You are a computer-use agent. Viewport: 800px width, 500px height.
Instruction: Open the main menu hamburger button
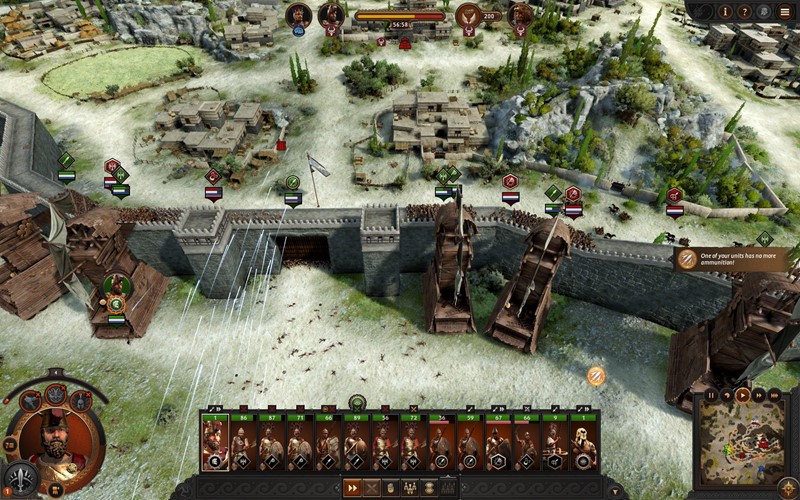coord(785,11)
